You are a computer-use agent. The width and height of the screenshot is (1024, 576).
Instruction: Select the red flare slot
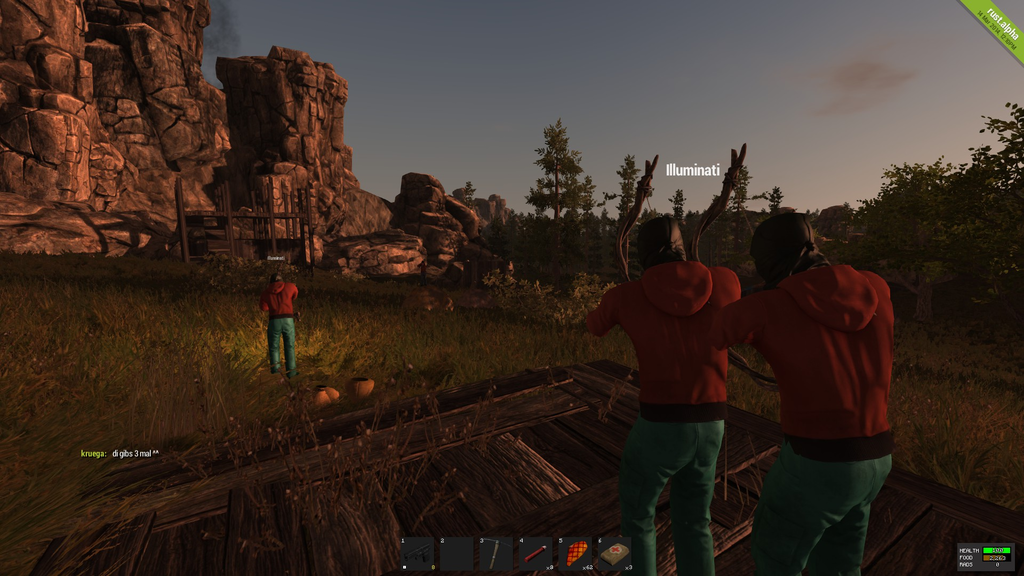[535, 554]
